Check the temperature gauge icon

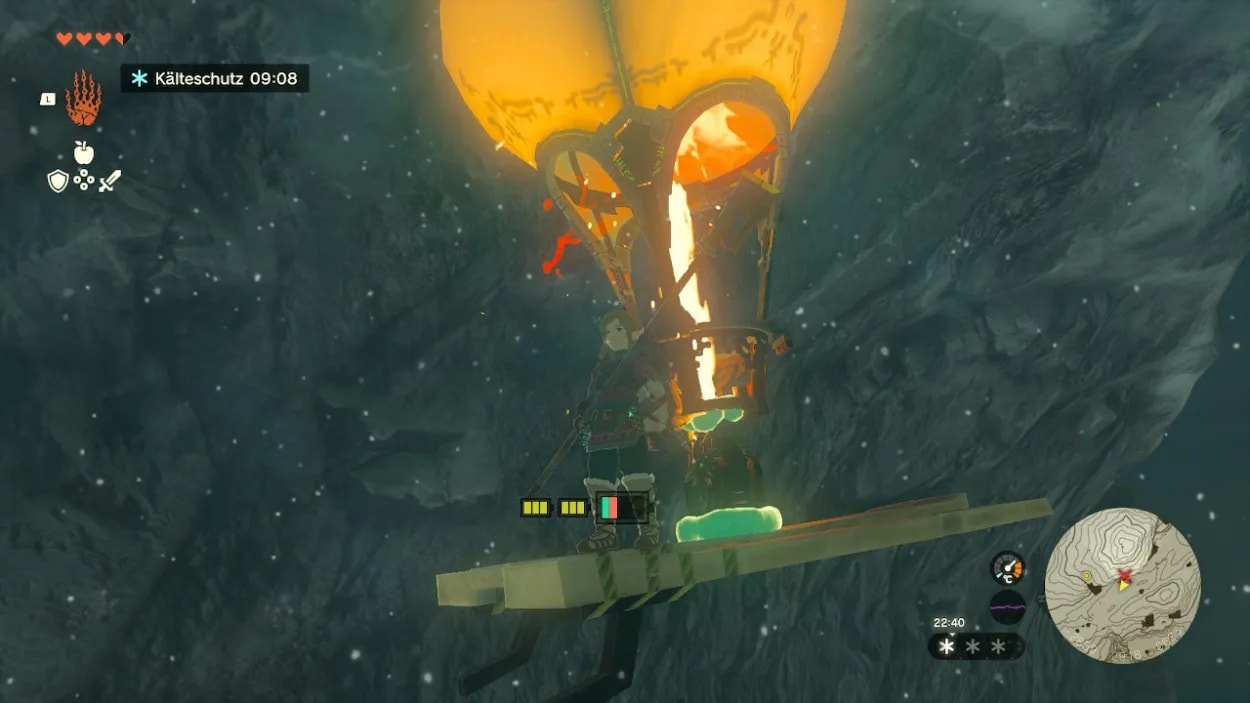tap(1007, 567)
